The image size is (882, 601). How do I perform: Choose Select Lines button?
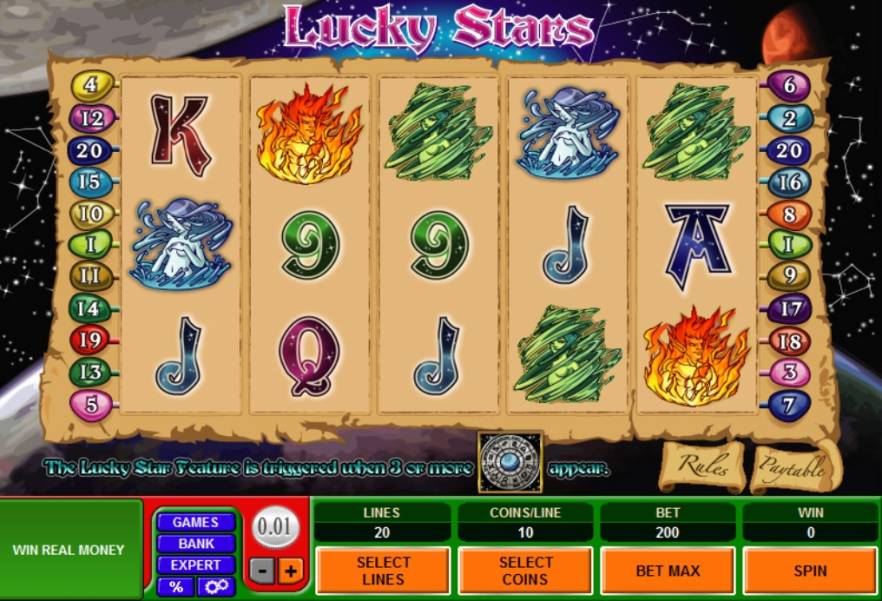click(x=383, y=571)
